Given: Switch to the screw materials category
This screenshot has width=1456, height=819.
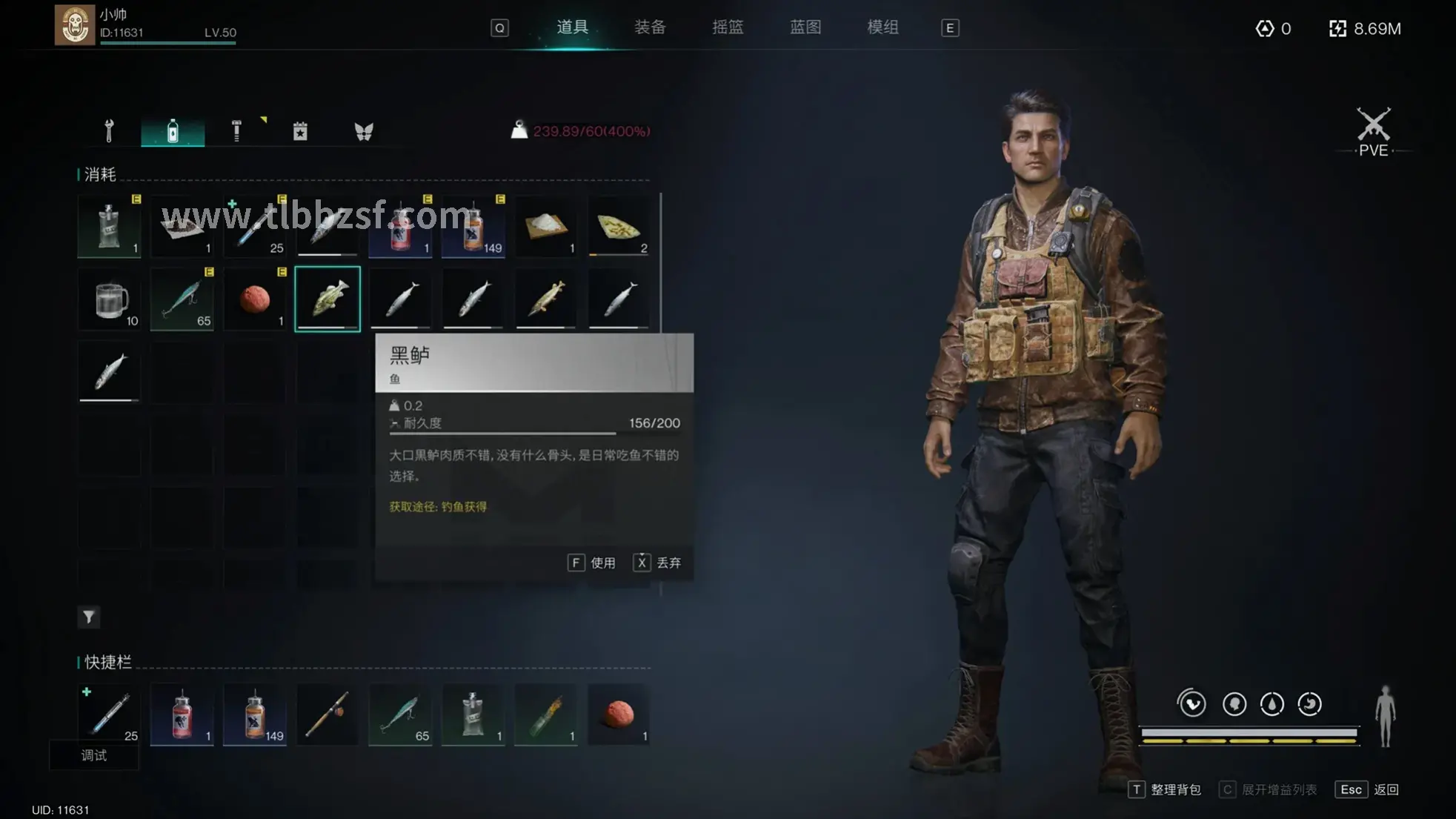Looking at the screenshot, I should pos(236,131).
